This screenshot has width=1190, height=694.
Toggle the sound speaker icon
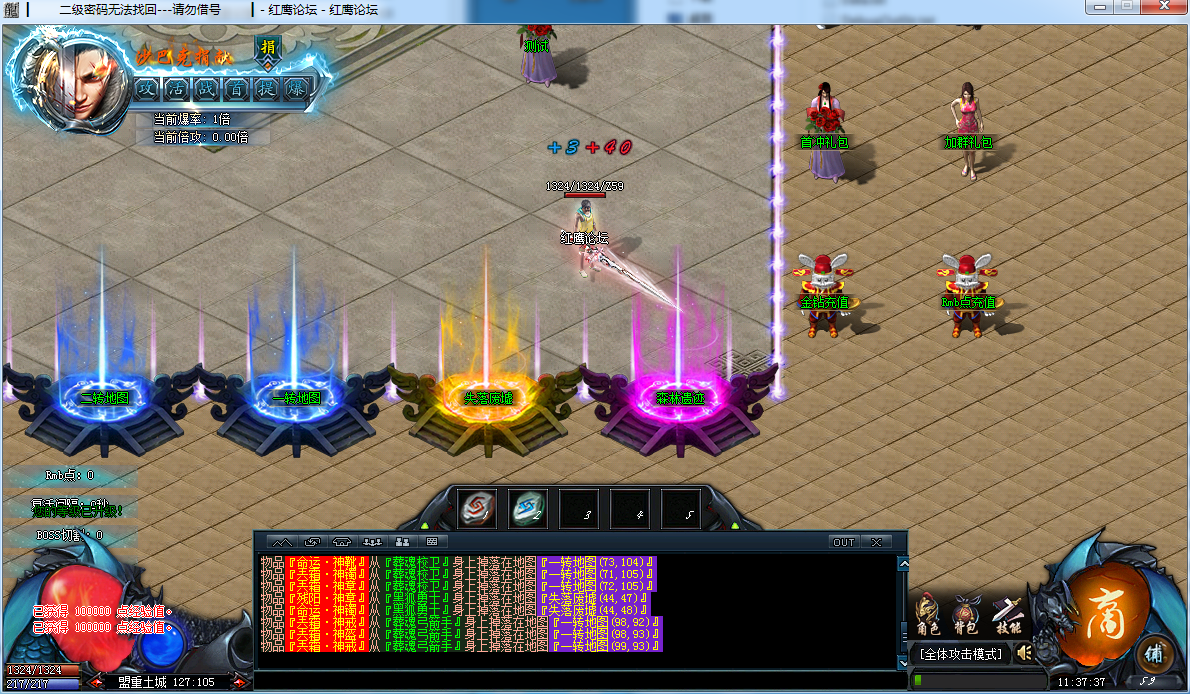tap(1024, 653)
